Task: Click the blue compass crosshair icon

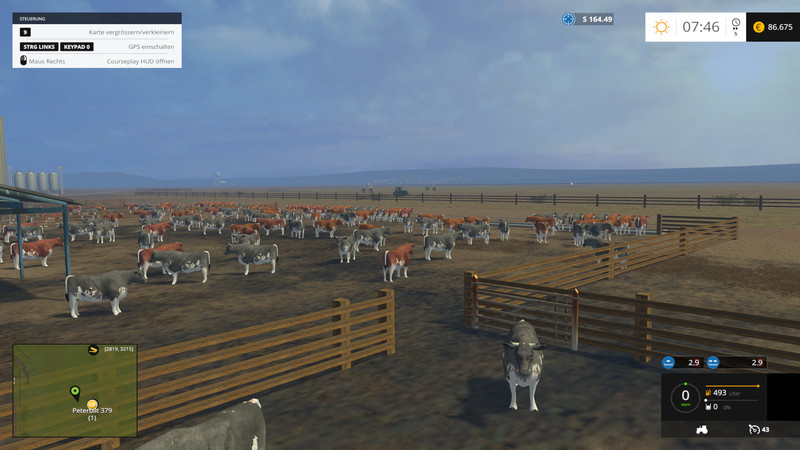Action: (x=569, y=19)
